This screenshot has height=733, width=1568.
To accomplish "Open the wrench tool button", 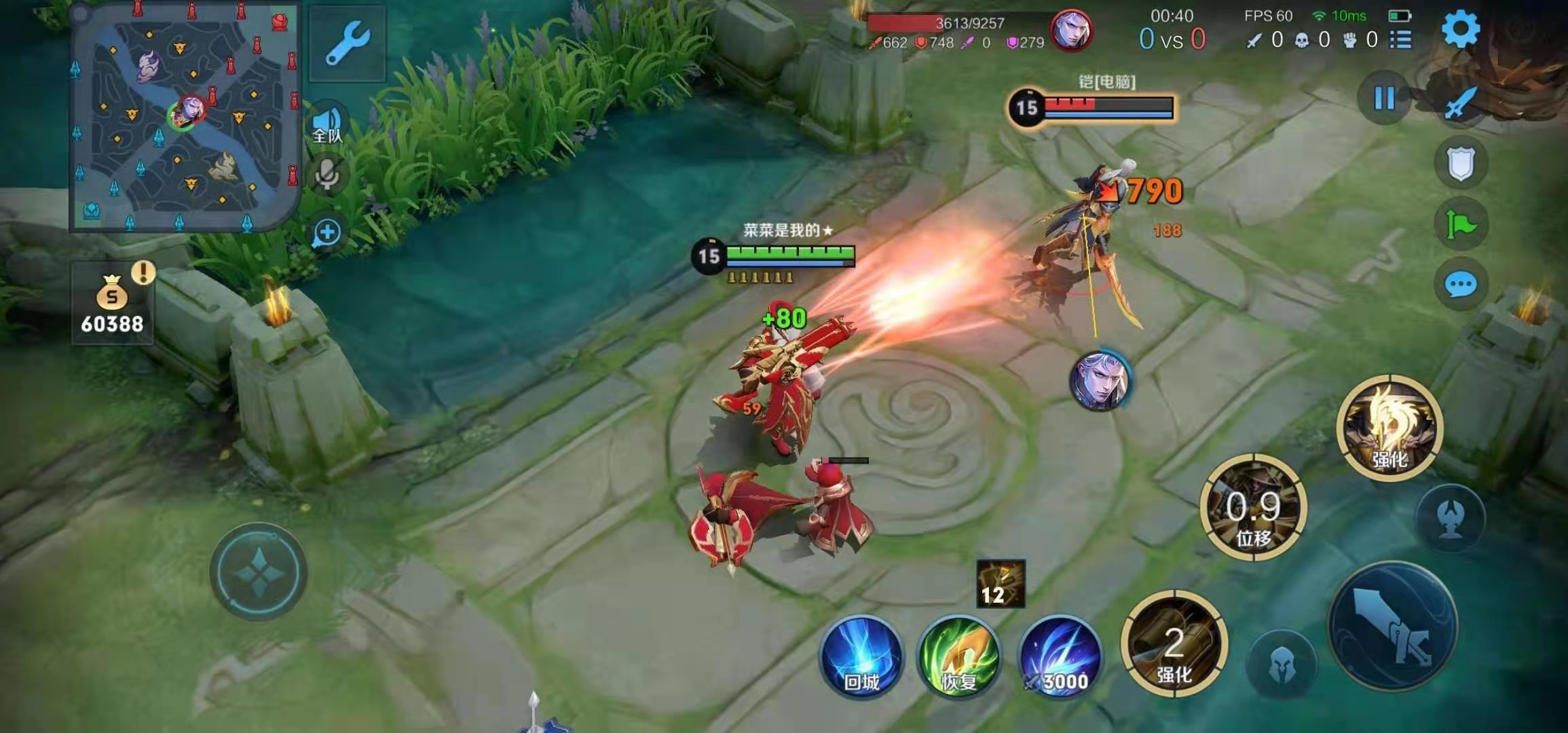I will [x=348, y=43].
